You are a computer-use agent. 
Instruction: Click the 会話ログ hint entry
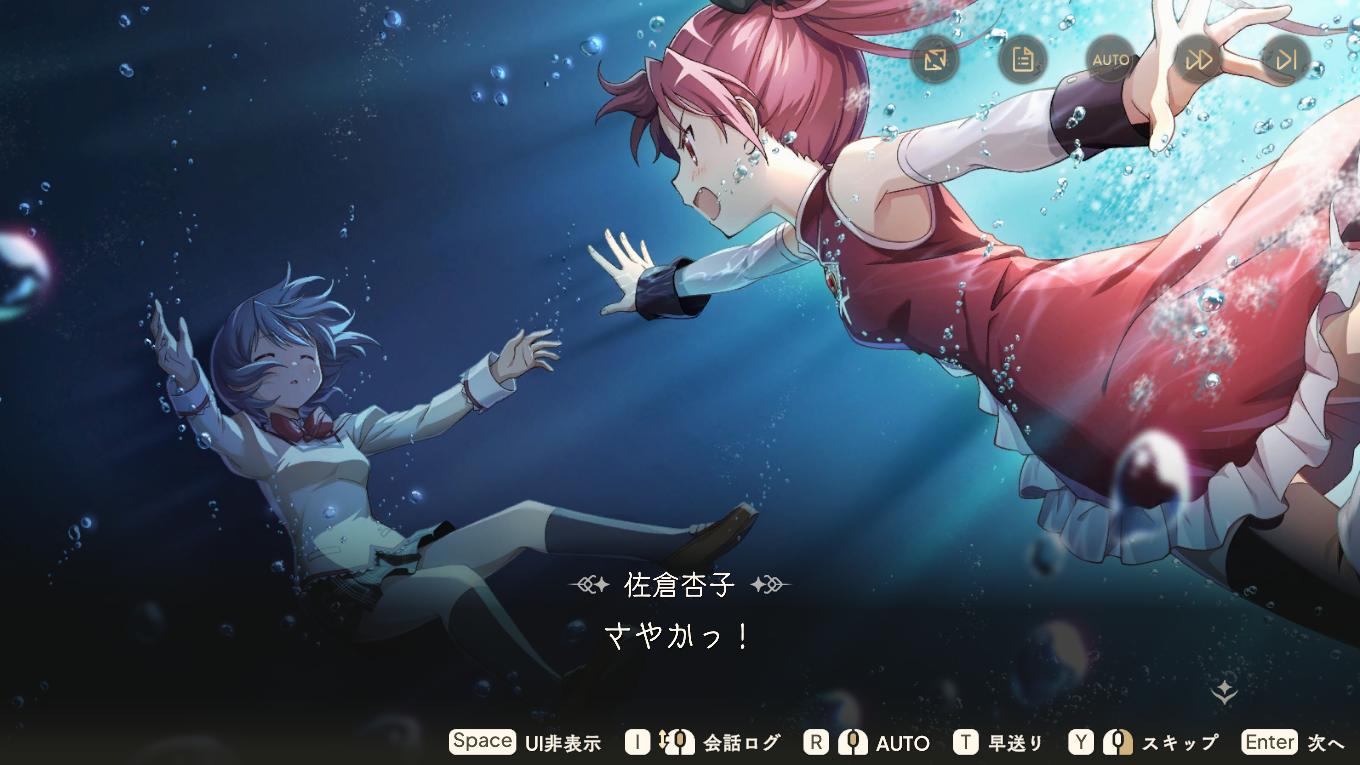(x=744, y=743)
